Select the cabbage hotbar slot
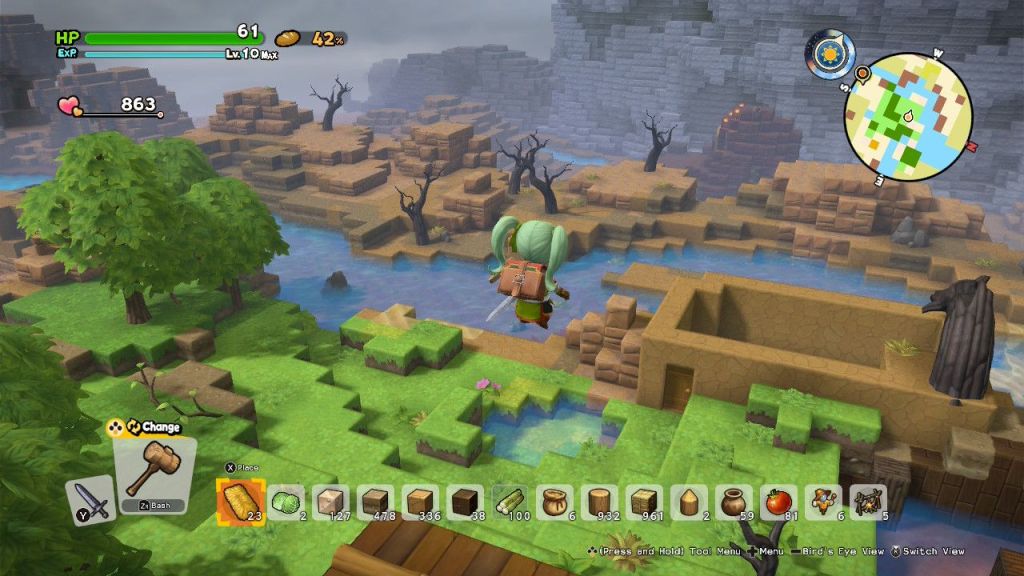Viewport: 1024px width, 576px height. pos(286,501)
